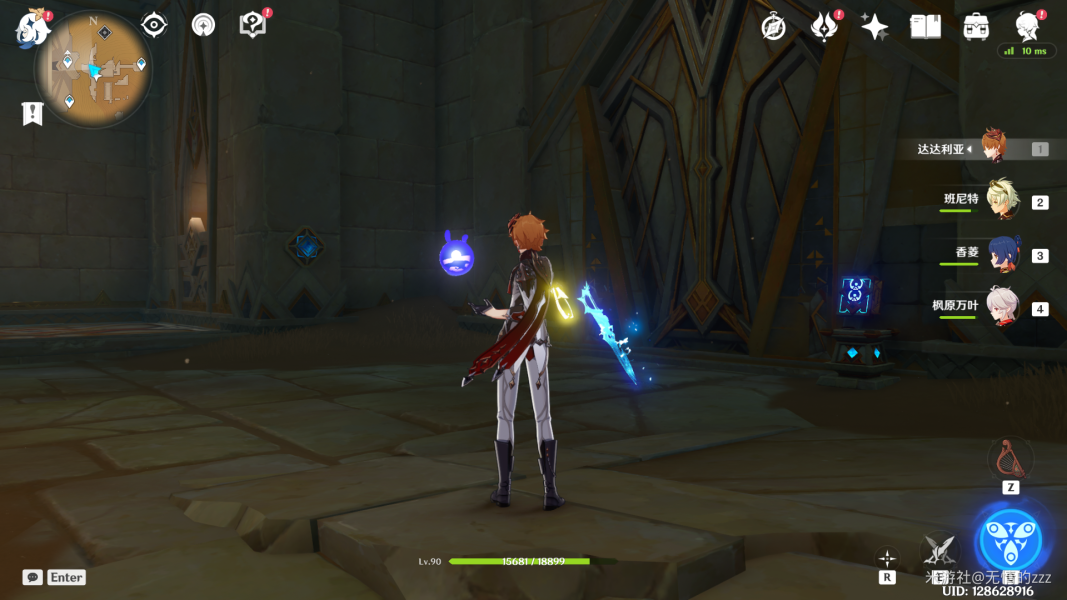Open the tutorial book with question mark

coord(253,25)
